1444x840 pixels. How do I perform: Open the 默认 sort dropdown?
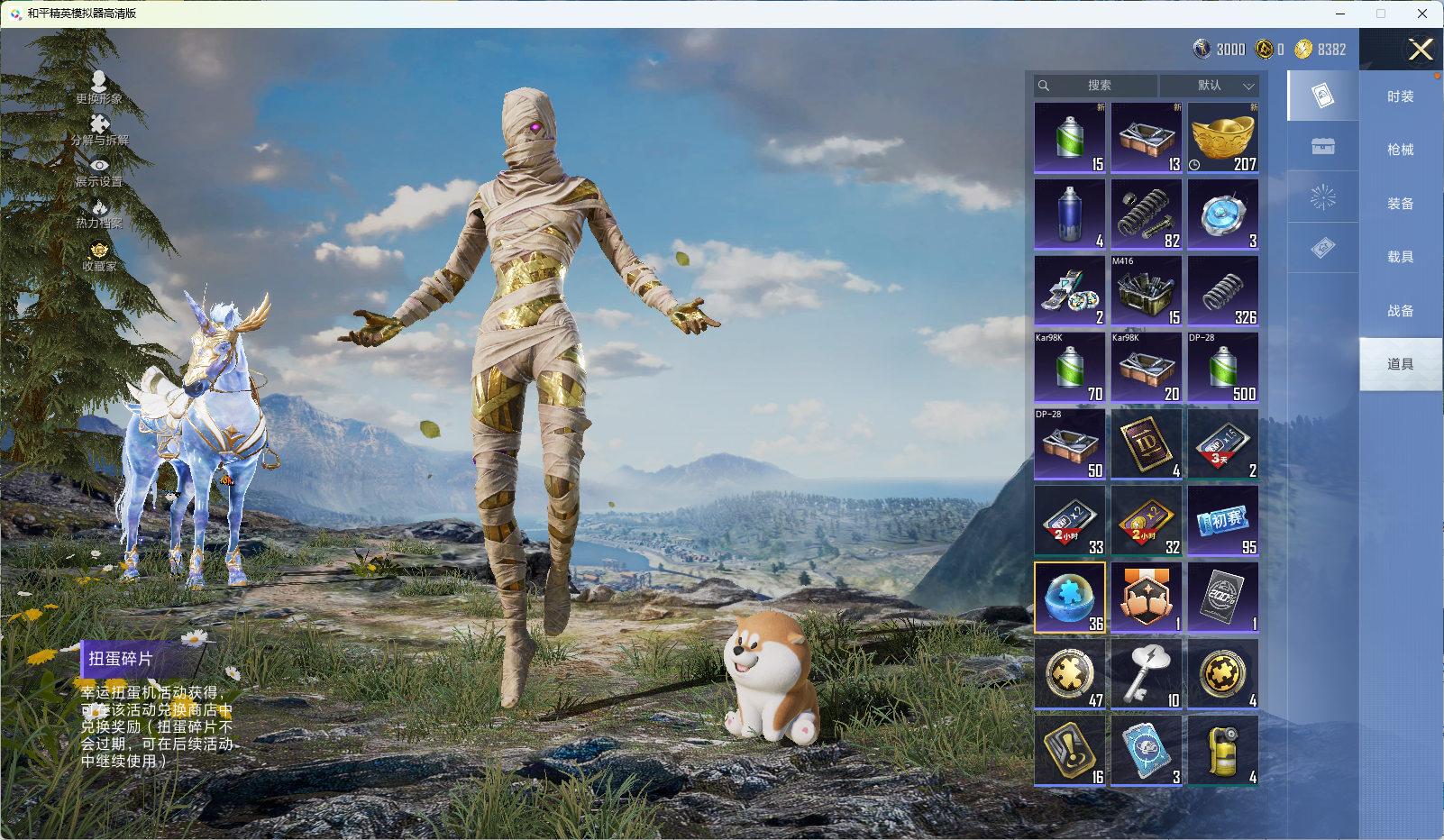tap(1210, 86)
